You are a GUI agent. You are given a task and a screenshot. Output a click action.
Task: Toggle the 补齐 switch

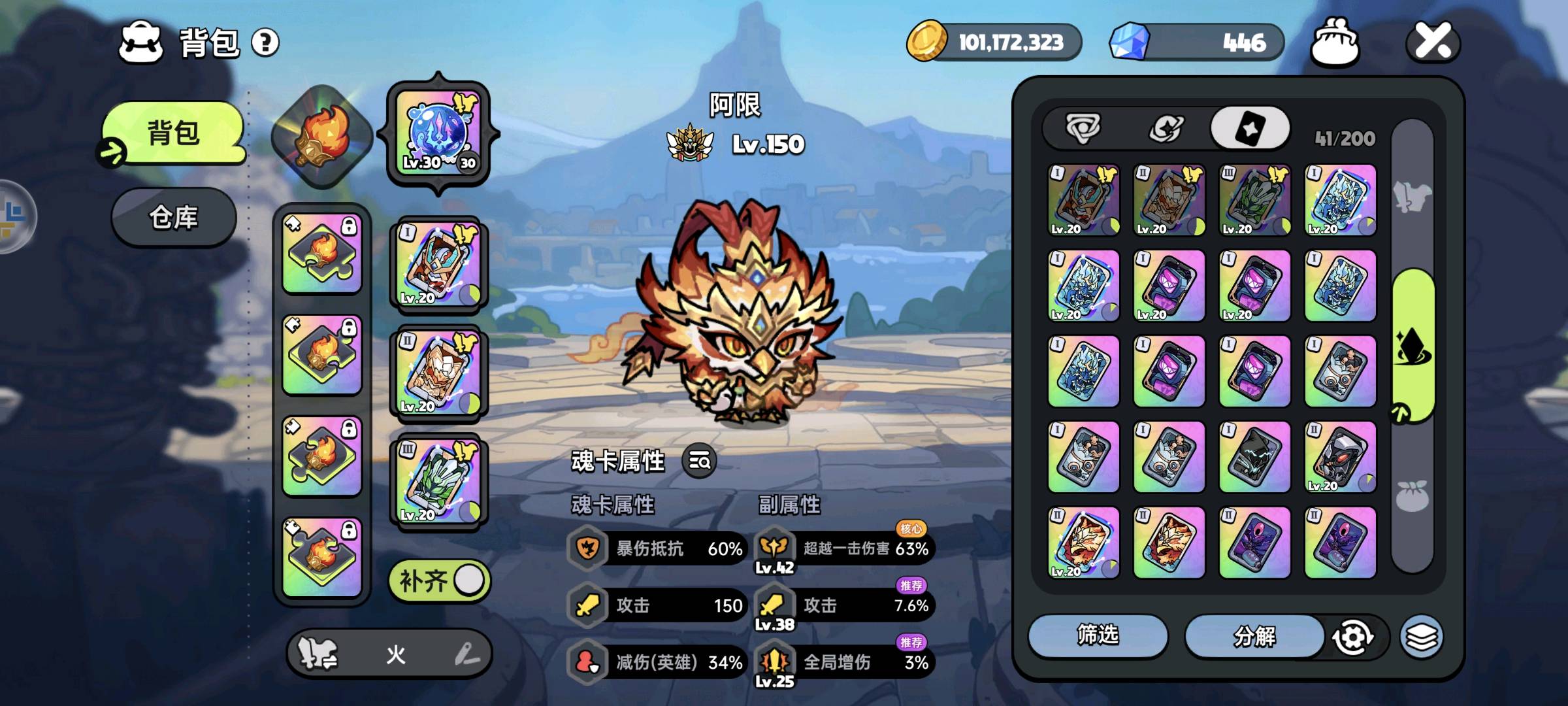coord(439,580)
